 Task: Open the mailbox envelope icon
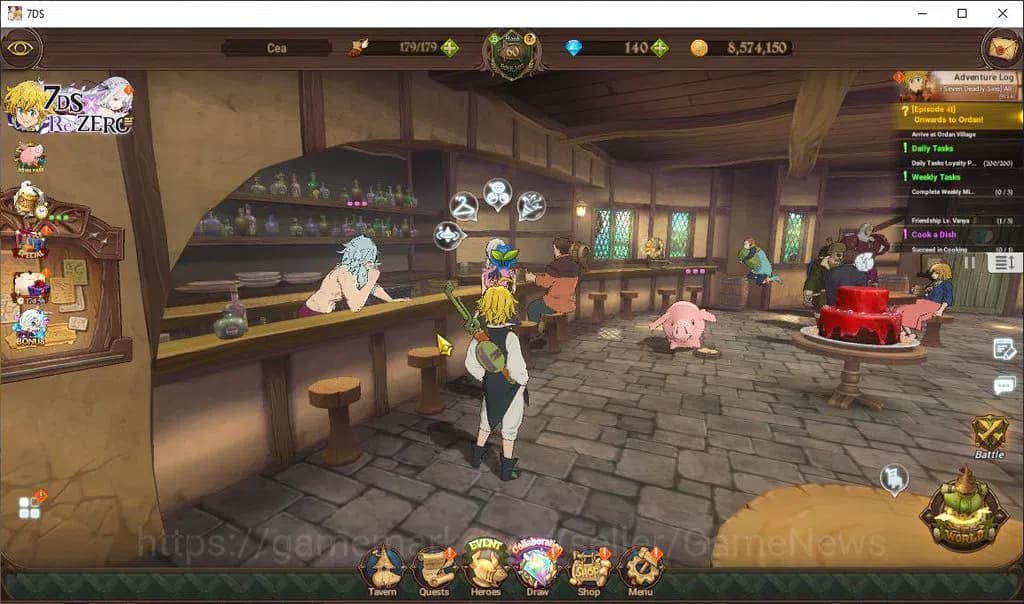1000,47
